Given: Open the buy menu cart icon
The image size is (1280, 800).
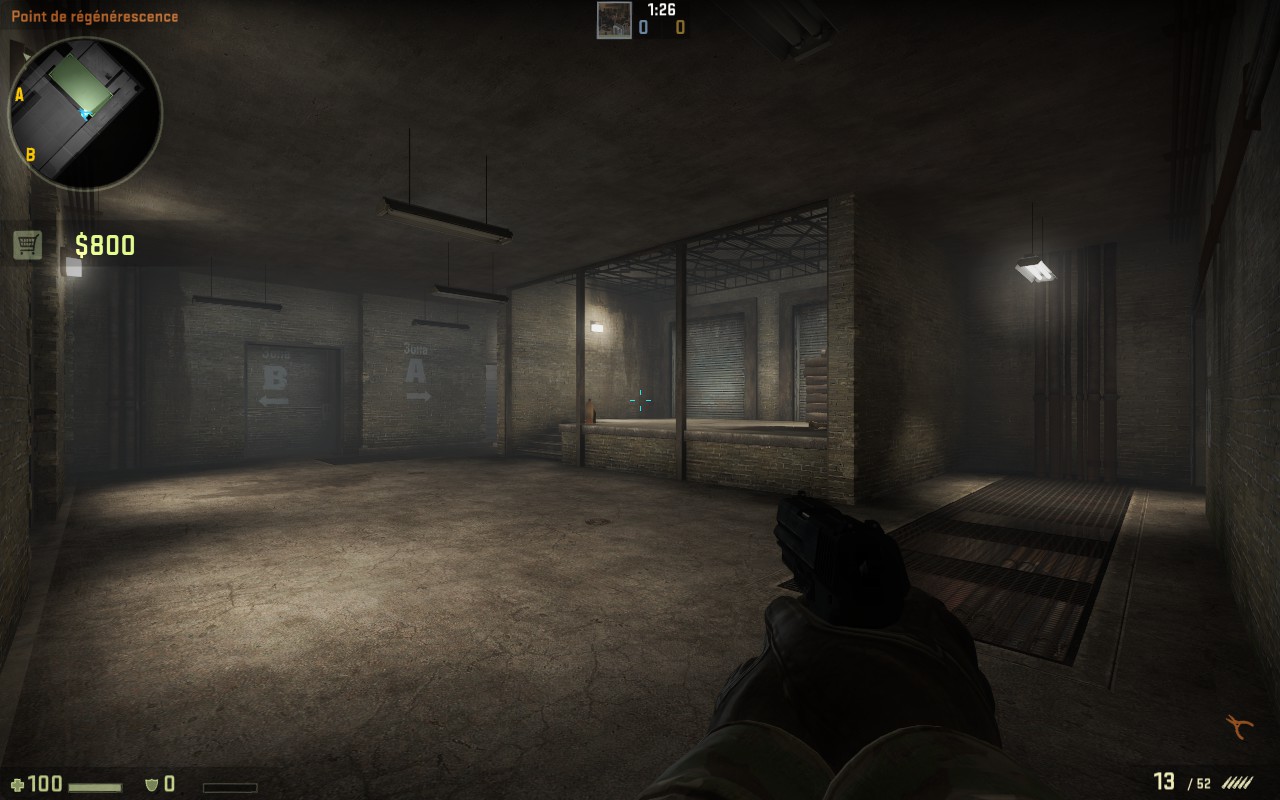Looking at the screenshot, I should [x=28, y=244].
